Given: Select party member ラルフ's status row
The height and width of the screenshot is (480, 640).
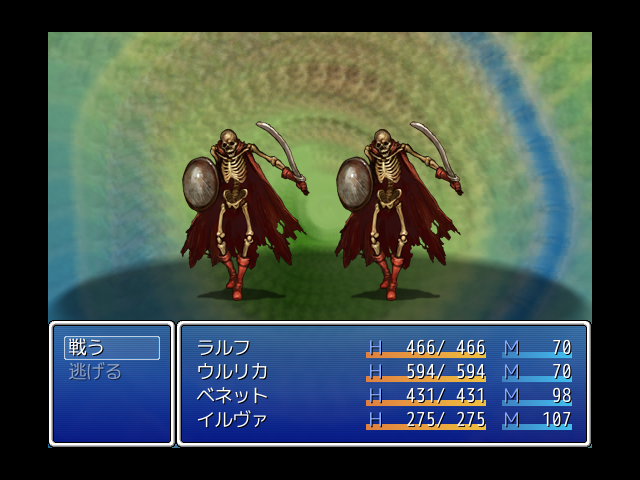Looking at the screenshot, I should pos(383,348).
